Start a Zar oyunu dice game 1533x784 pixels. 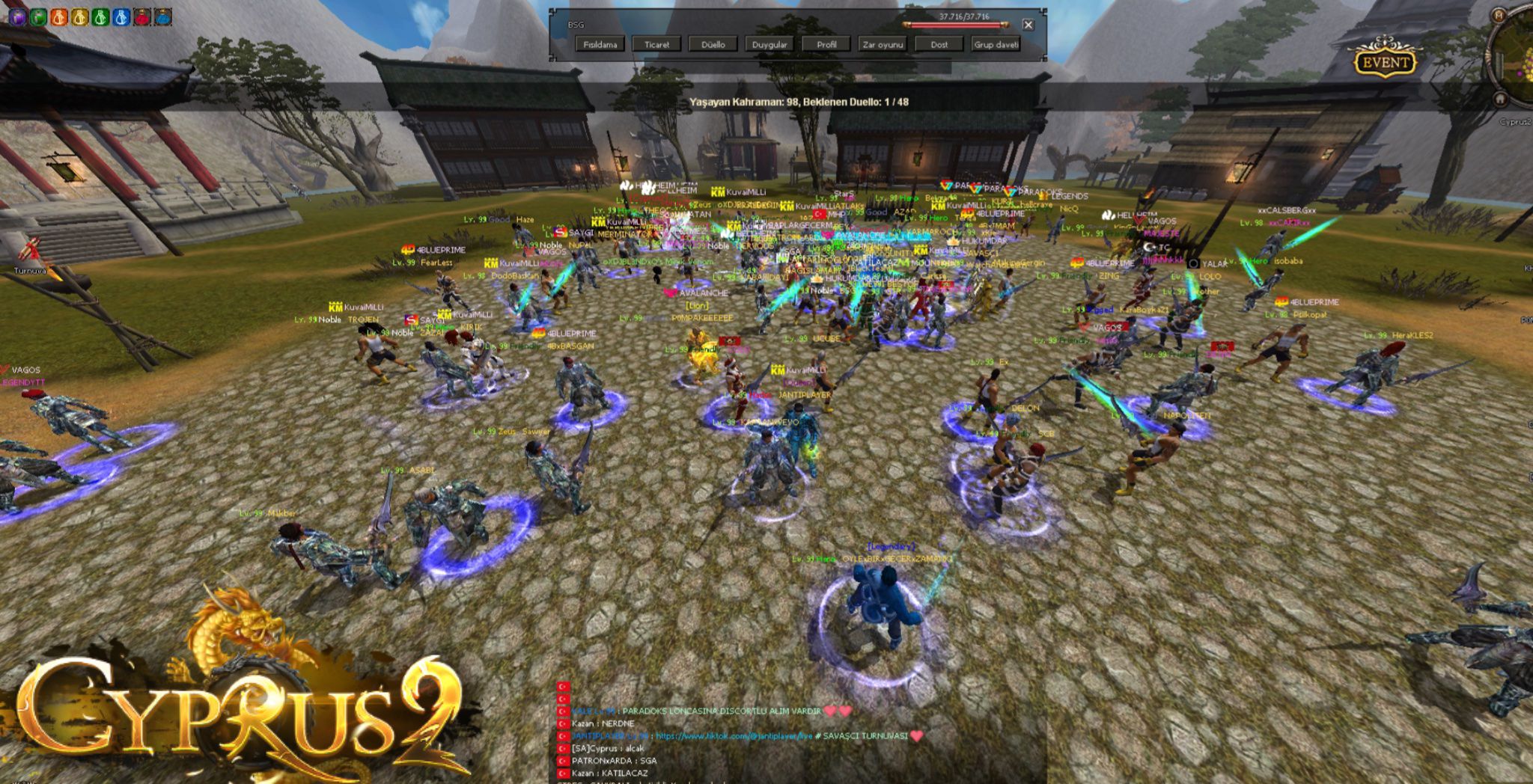pos(883,44)
